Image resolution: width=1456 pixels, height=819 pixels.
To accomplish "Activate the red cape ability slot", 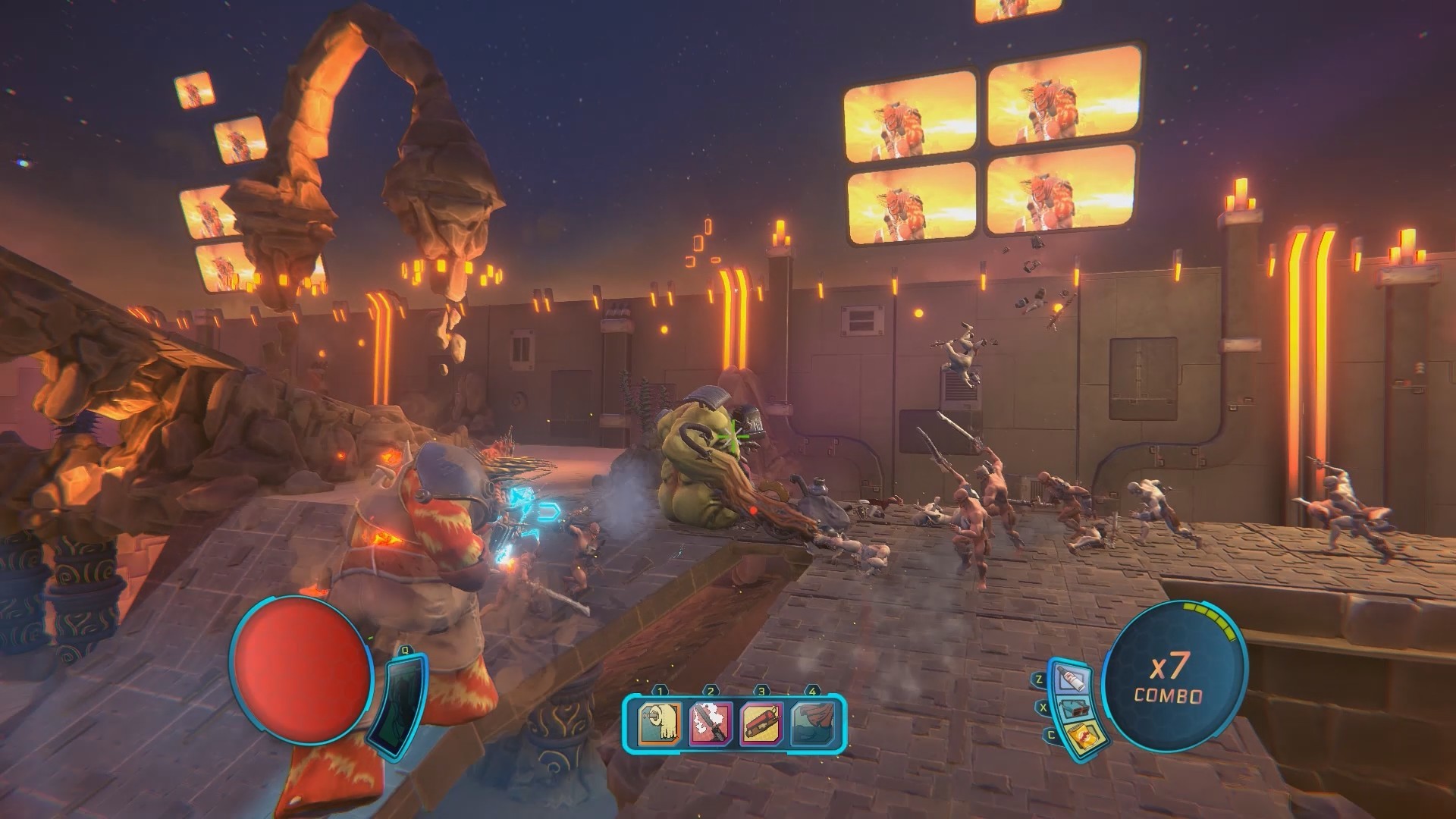I will tap(812, 721).
